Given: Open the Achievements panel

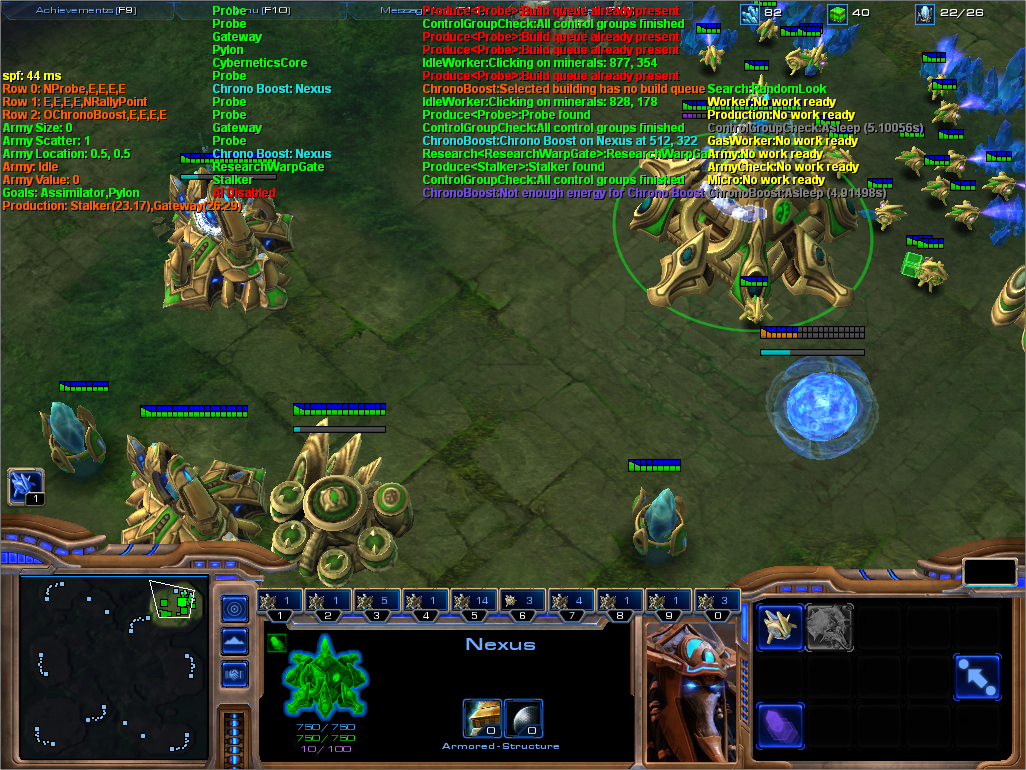Looking at the screenshot, I should (x=85, y=10).
